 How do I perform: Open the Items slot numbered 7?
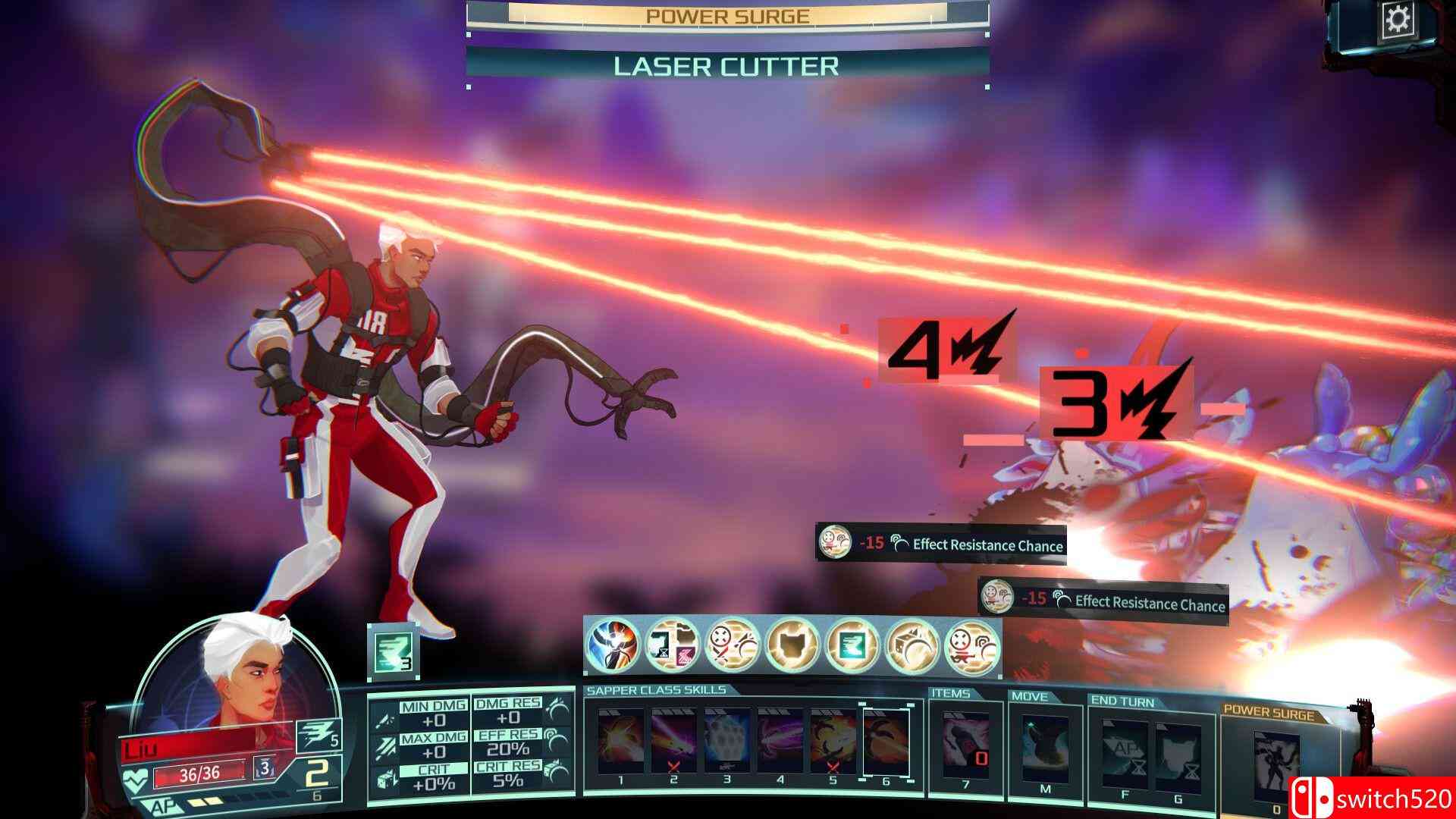click(x=965, y=747)
